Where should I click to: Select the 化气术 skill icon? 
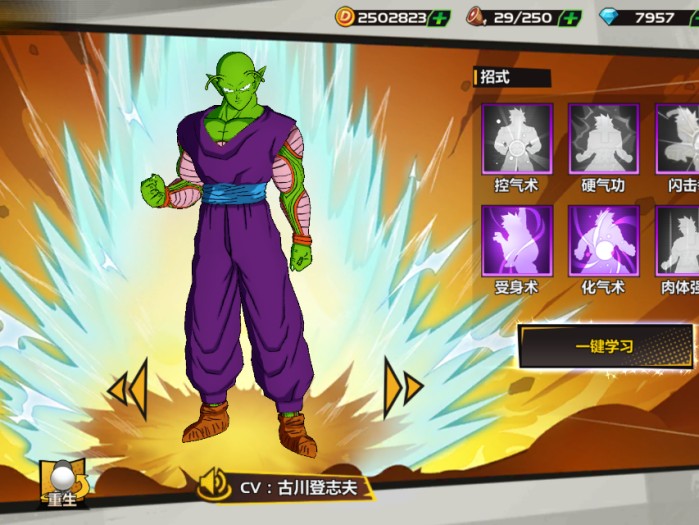[x=603, y=241]
